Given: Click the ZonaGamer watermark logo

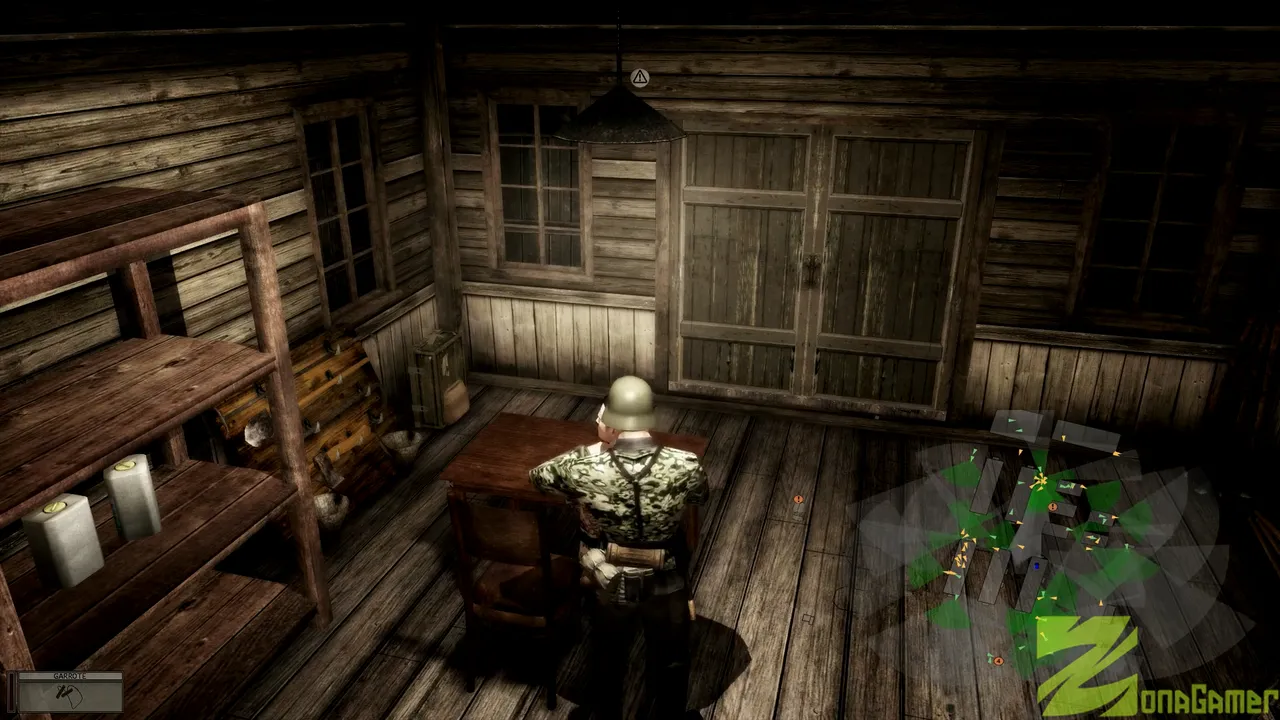Looking at the screenshot, I should (1150, 672).
